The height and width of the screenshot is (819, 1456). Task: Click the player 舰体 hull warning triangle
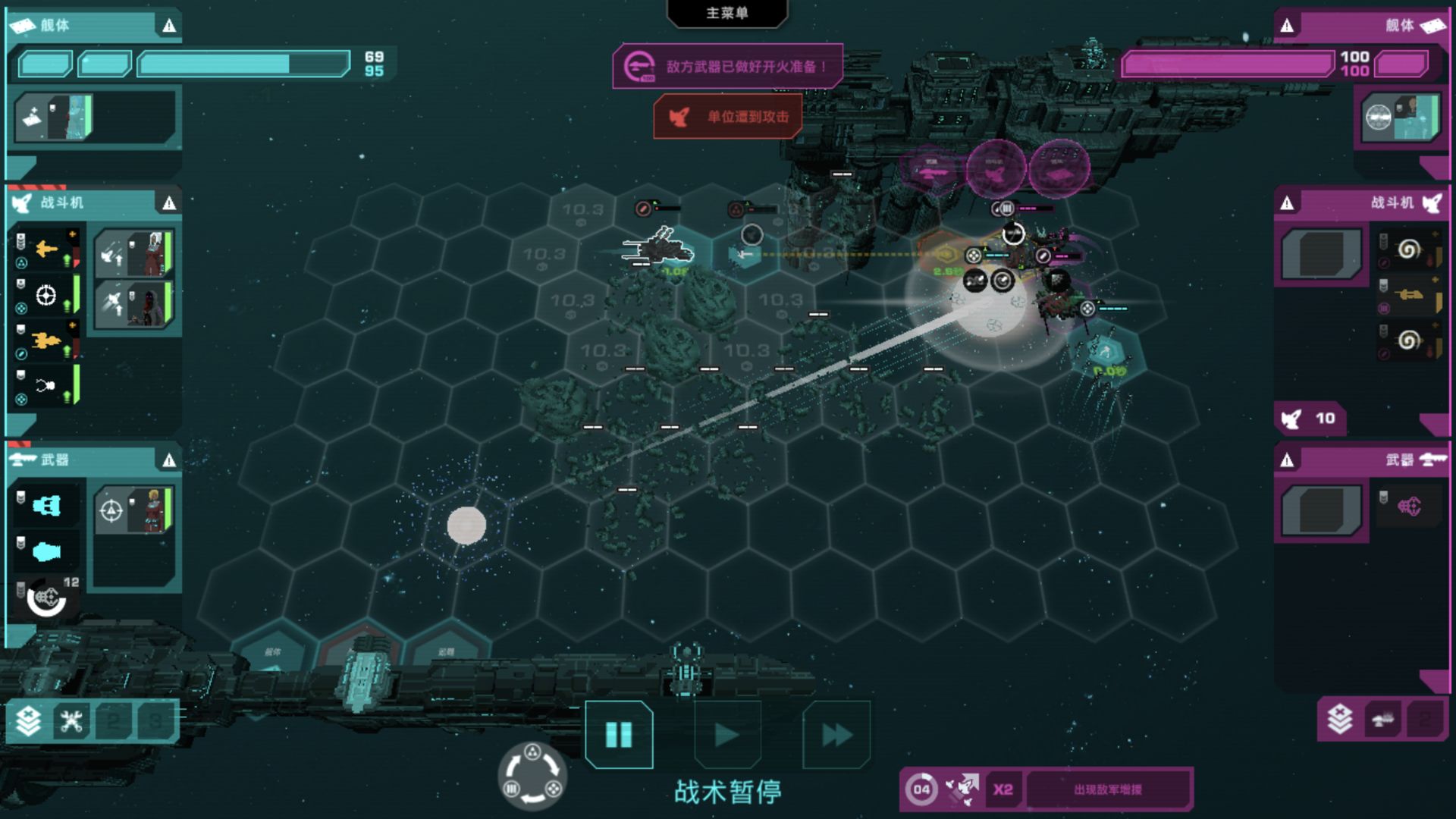pyautogui.click(x=169, y=27)
